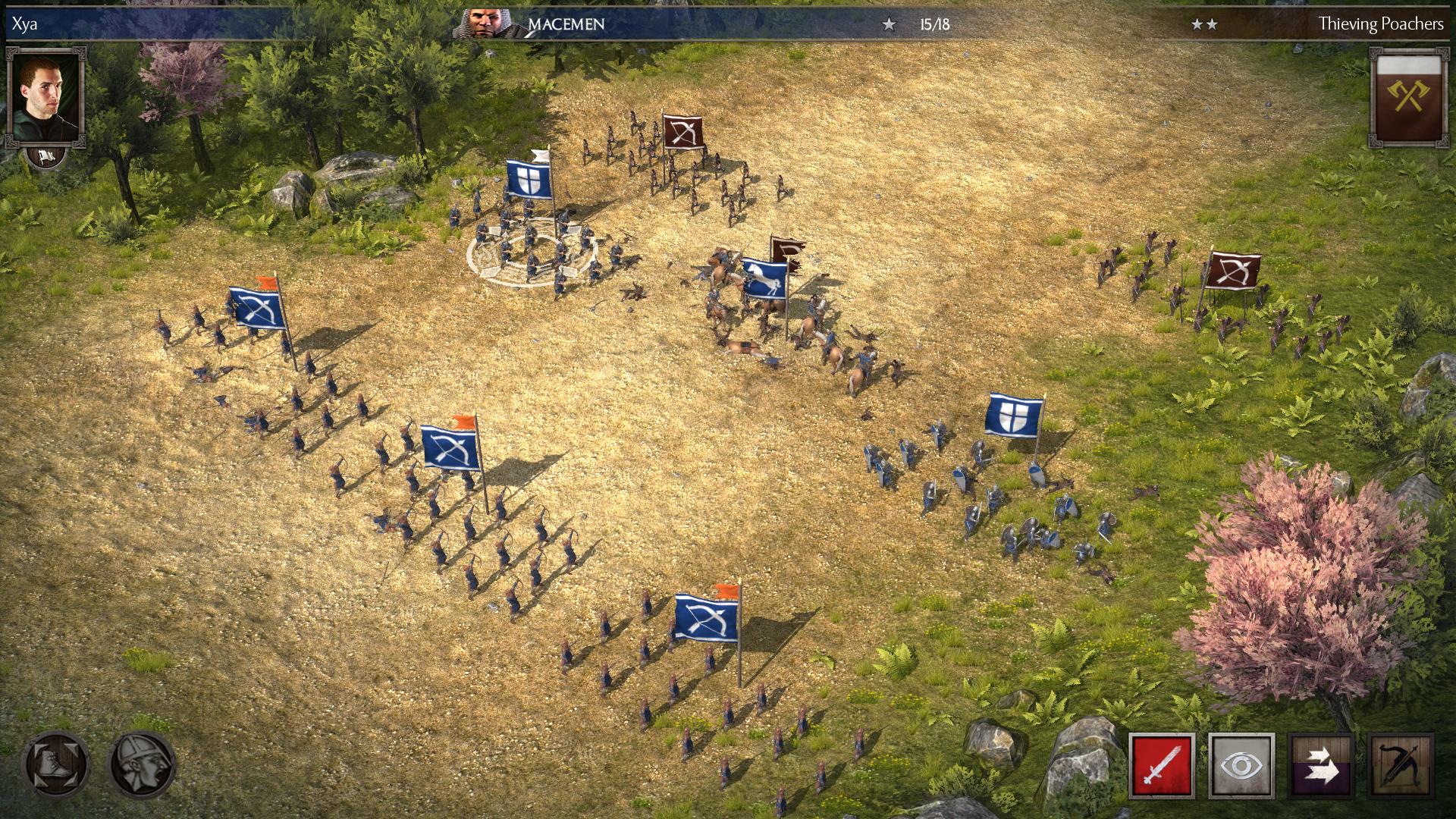Toggle the eye watch stance
The height and width of the screenshot is (819, 1456).
click(x=1241, y=766)
